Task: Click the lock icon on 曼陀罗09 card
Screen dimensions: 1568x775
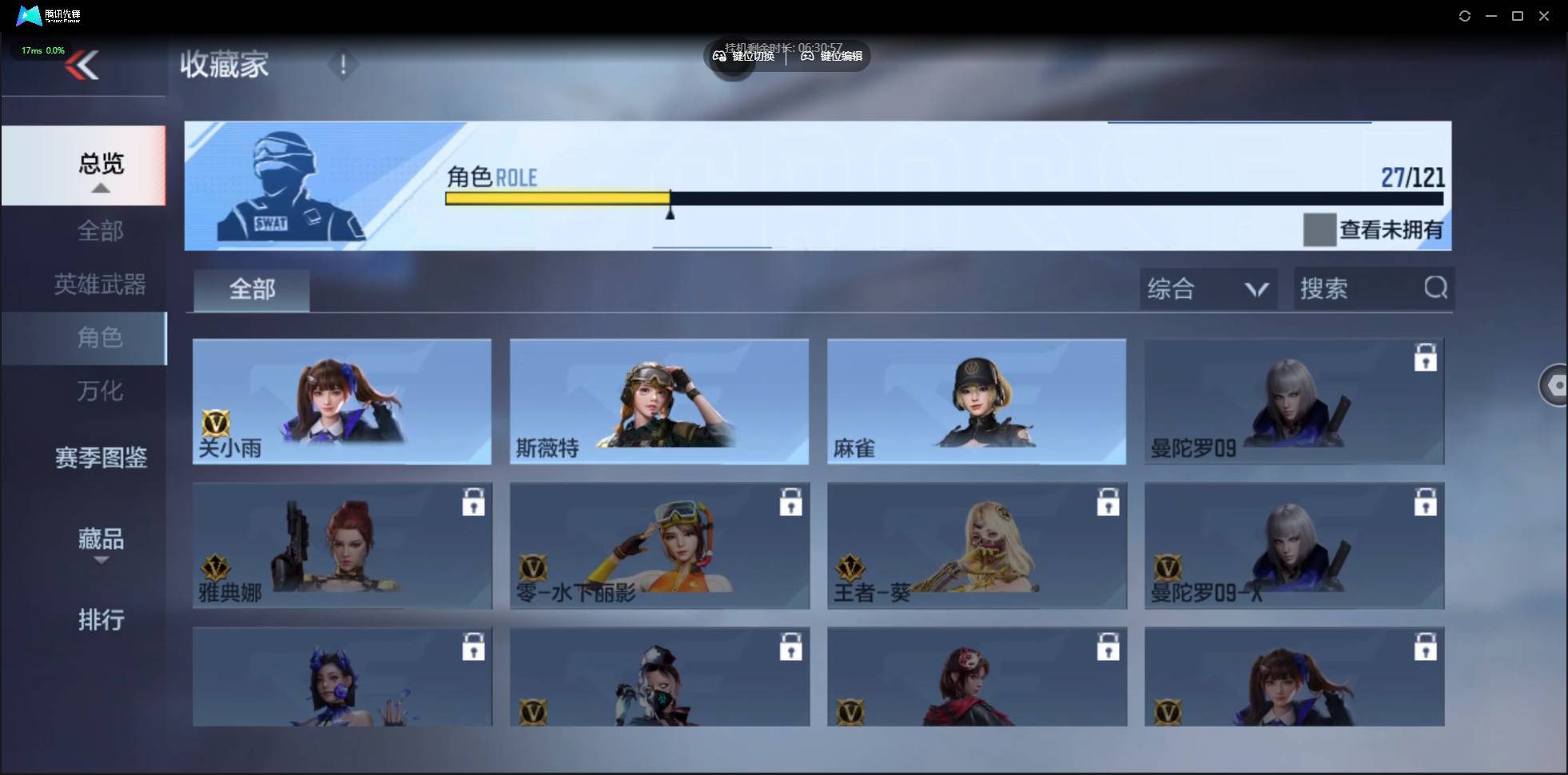Action: [x=1427, y=359]
